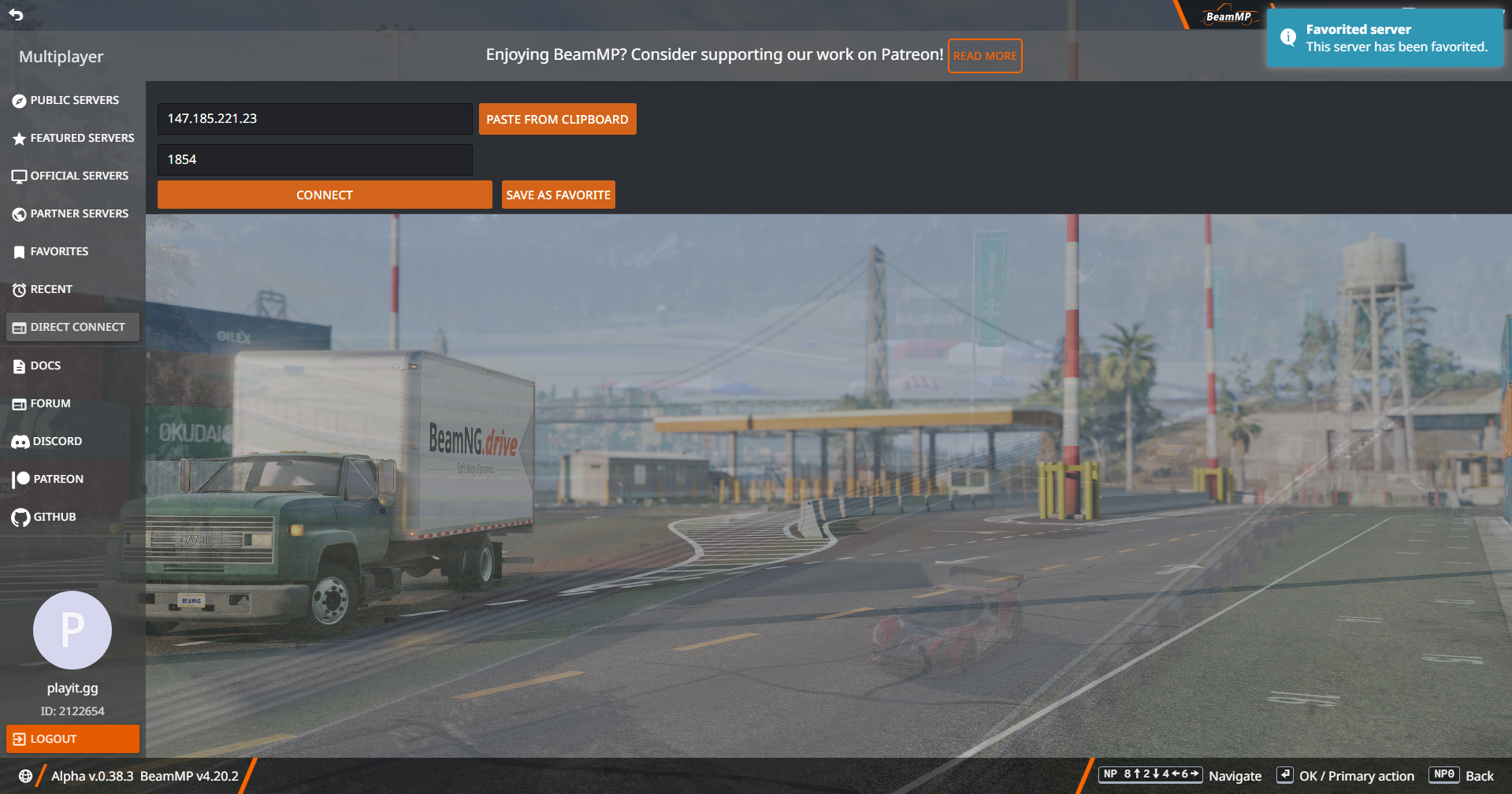Click the server IP address field
1512x794 pixels.
click(314, 119)
